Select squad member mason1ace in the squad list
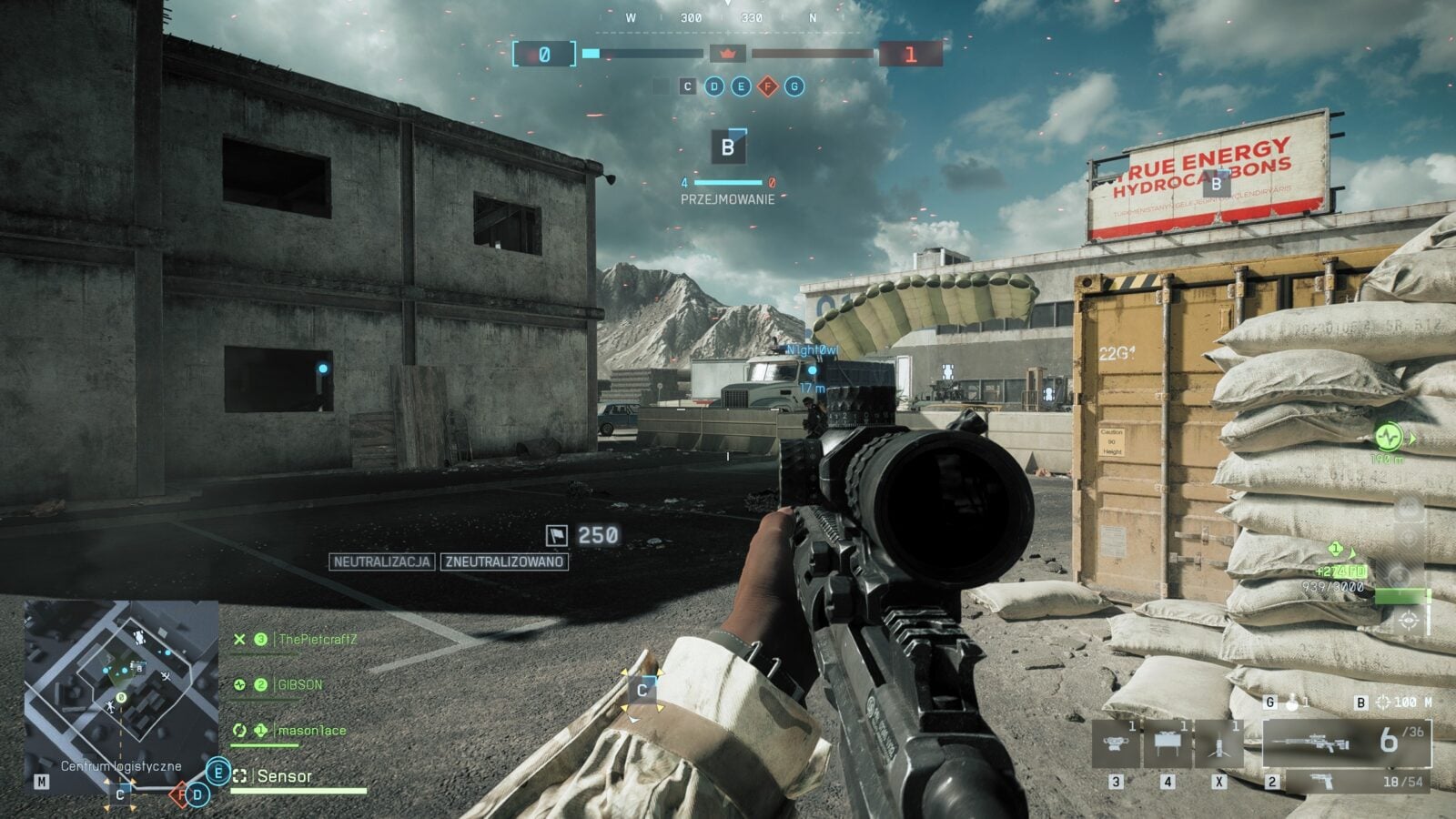The width and height of the screenshot is (1456, 819). tap(311, 730)
